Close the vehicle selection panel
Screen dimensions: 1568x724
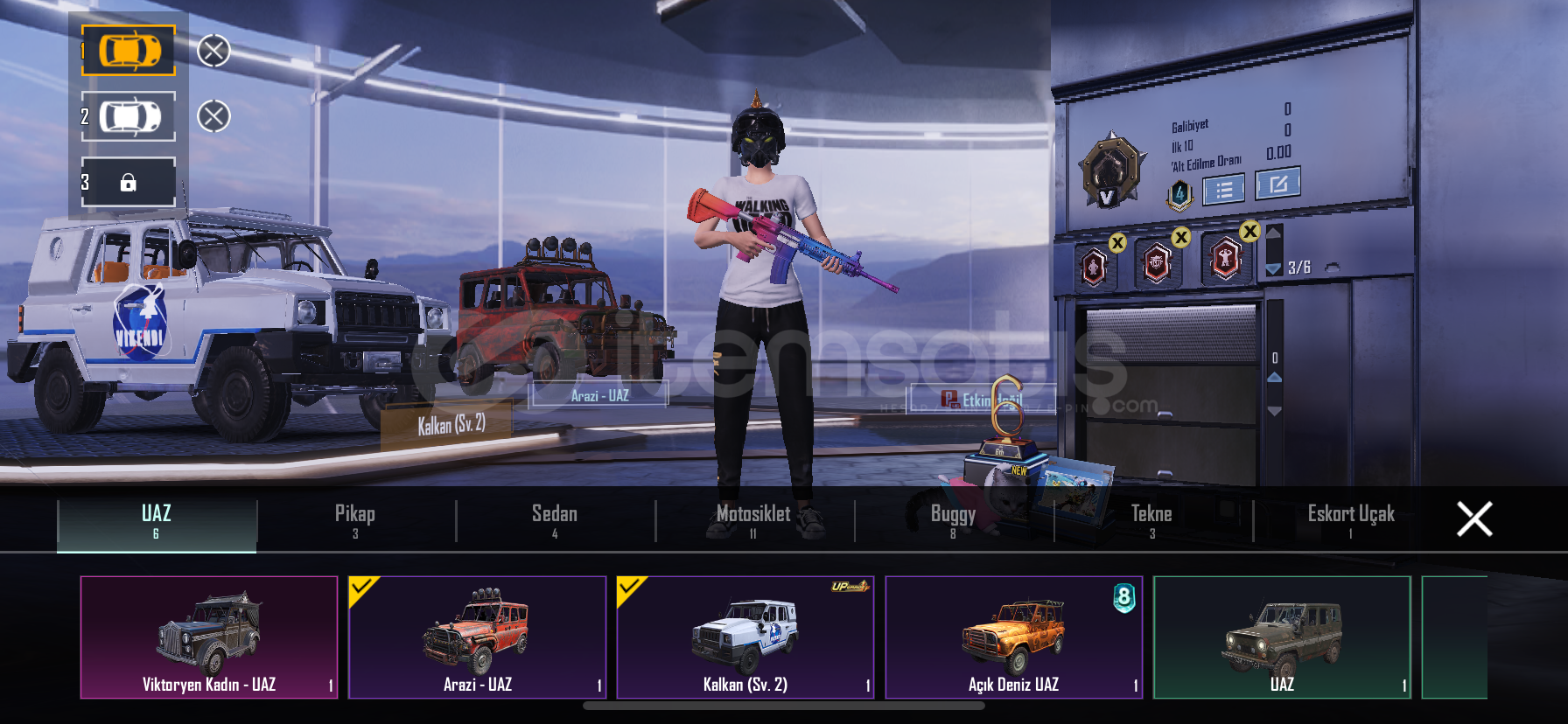click(x=1474, y=519)
